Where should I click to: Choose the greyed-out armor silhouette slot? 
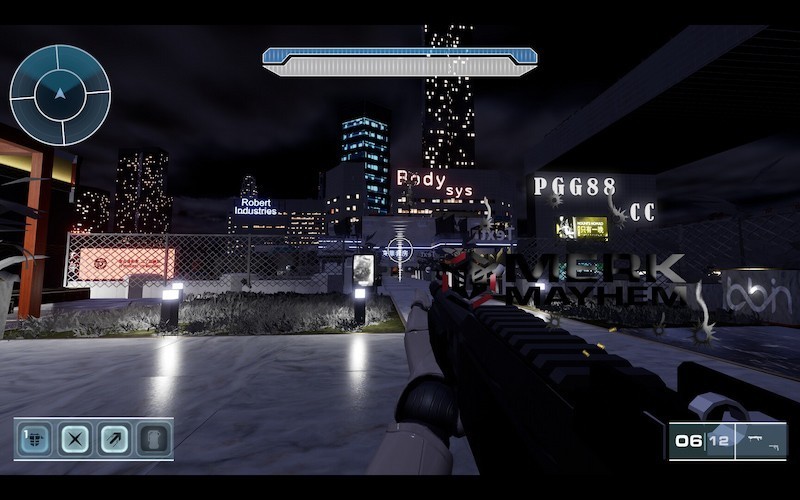[x=152, y=439]
